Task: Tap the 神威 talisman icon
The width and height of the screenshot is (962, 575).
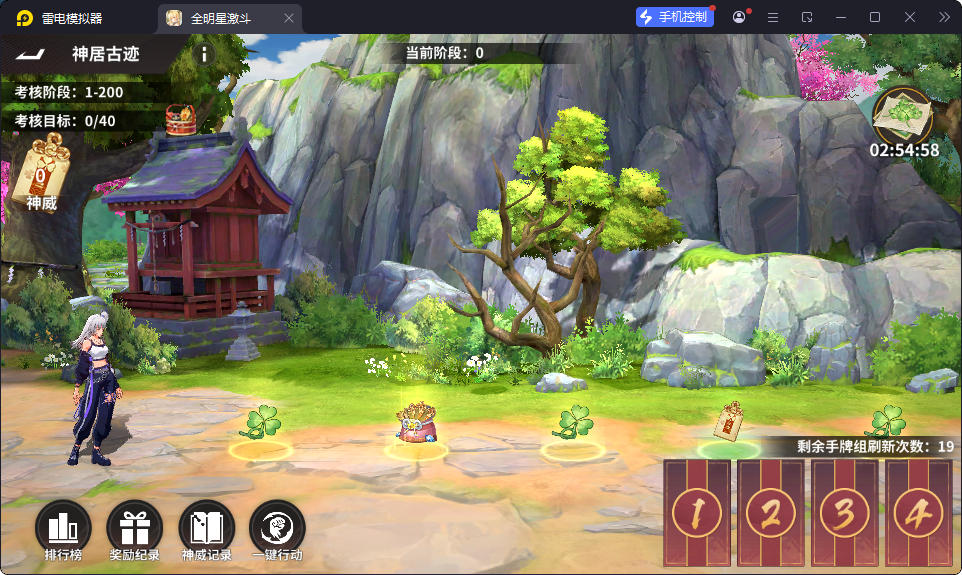Action: coord(42,172)
